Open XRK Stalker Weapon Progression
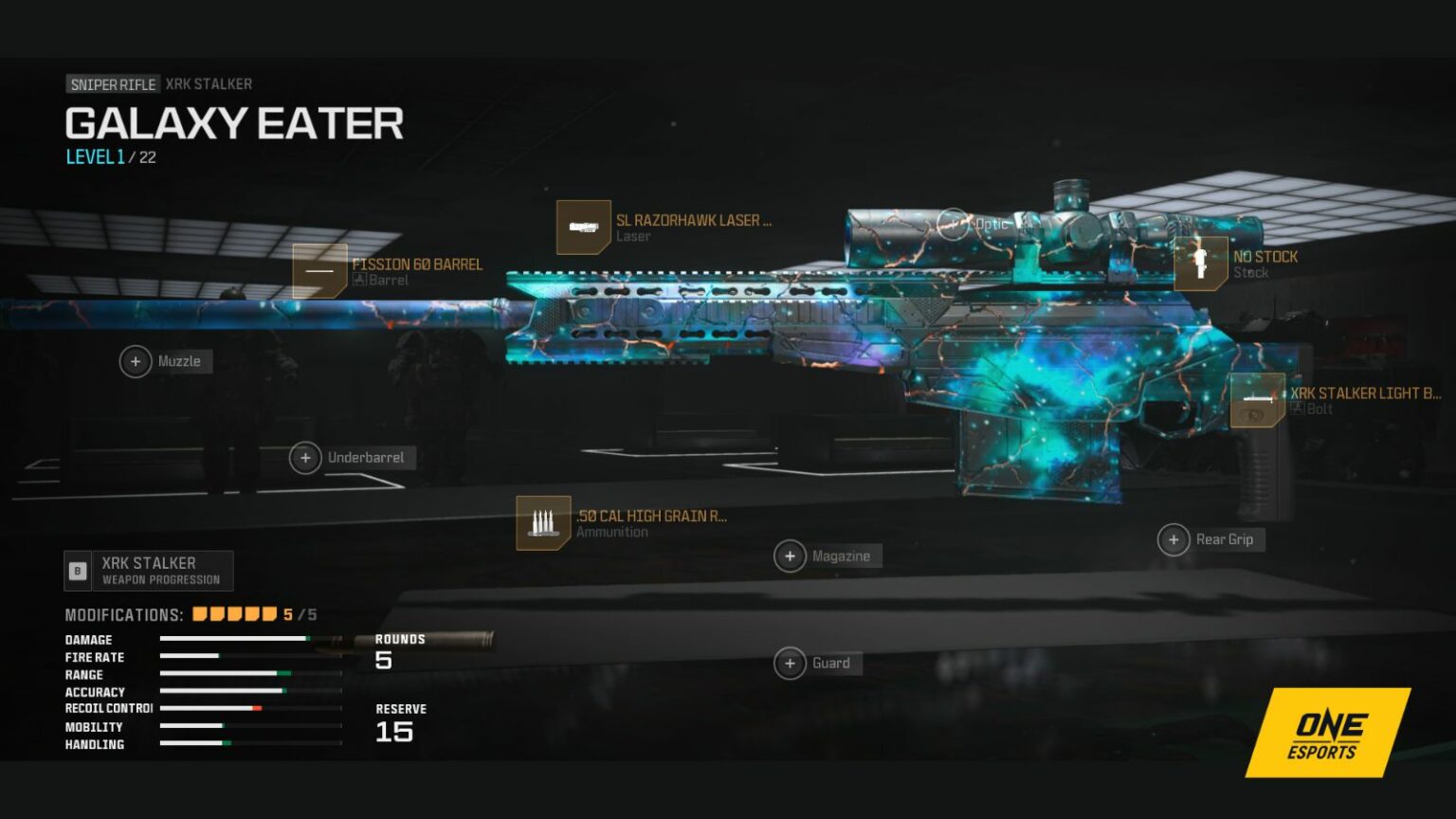1456x819 pixels. 149,571
